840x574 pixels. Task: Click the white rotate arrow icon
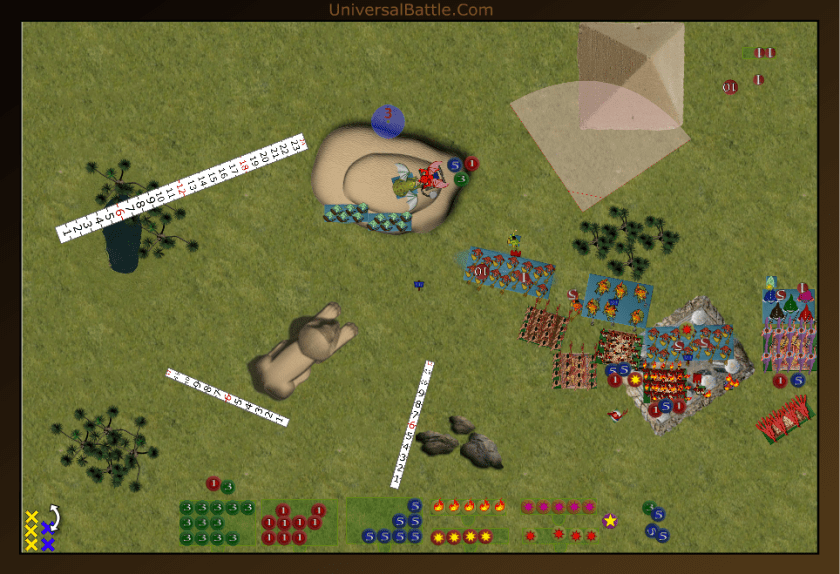click(x=54, y=515)
